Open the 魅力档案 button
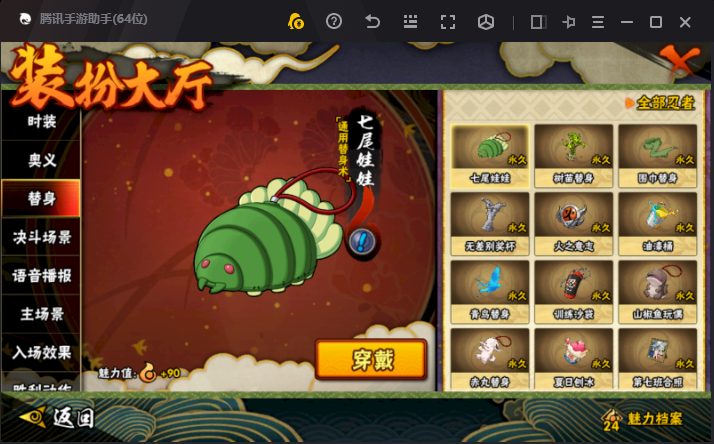The image size is (714, 444). point(646,417)
